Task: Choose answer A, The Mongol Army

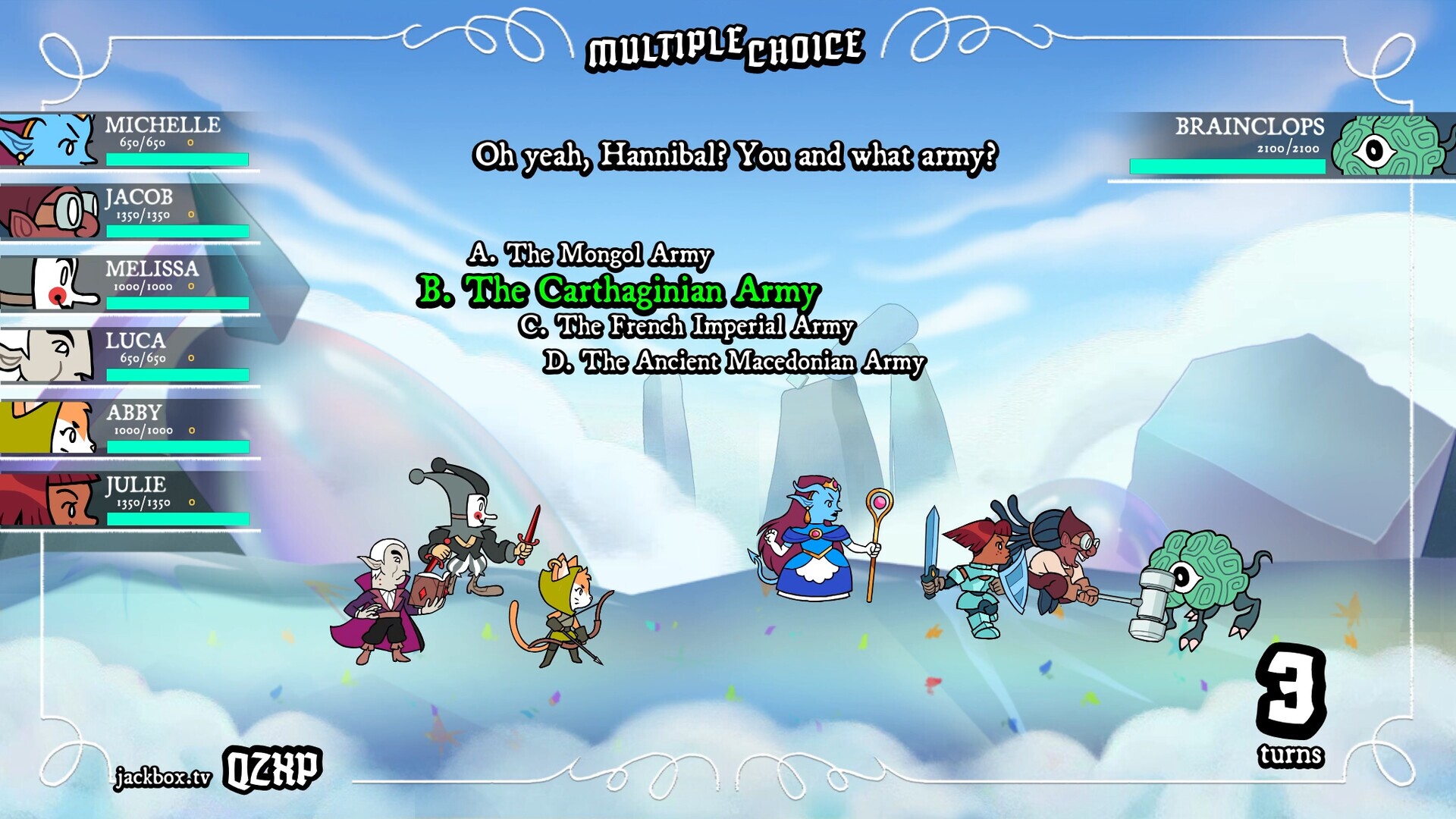Action: tap(590, 255)
